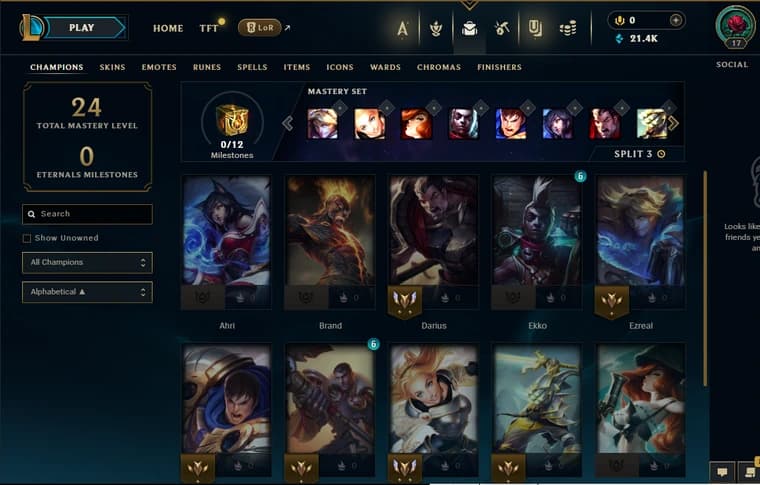Expand the All Champions filter dropdown

point(88,262)
